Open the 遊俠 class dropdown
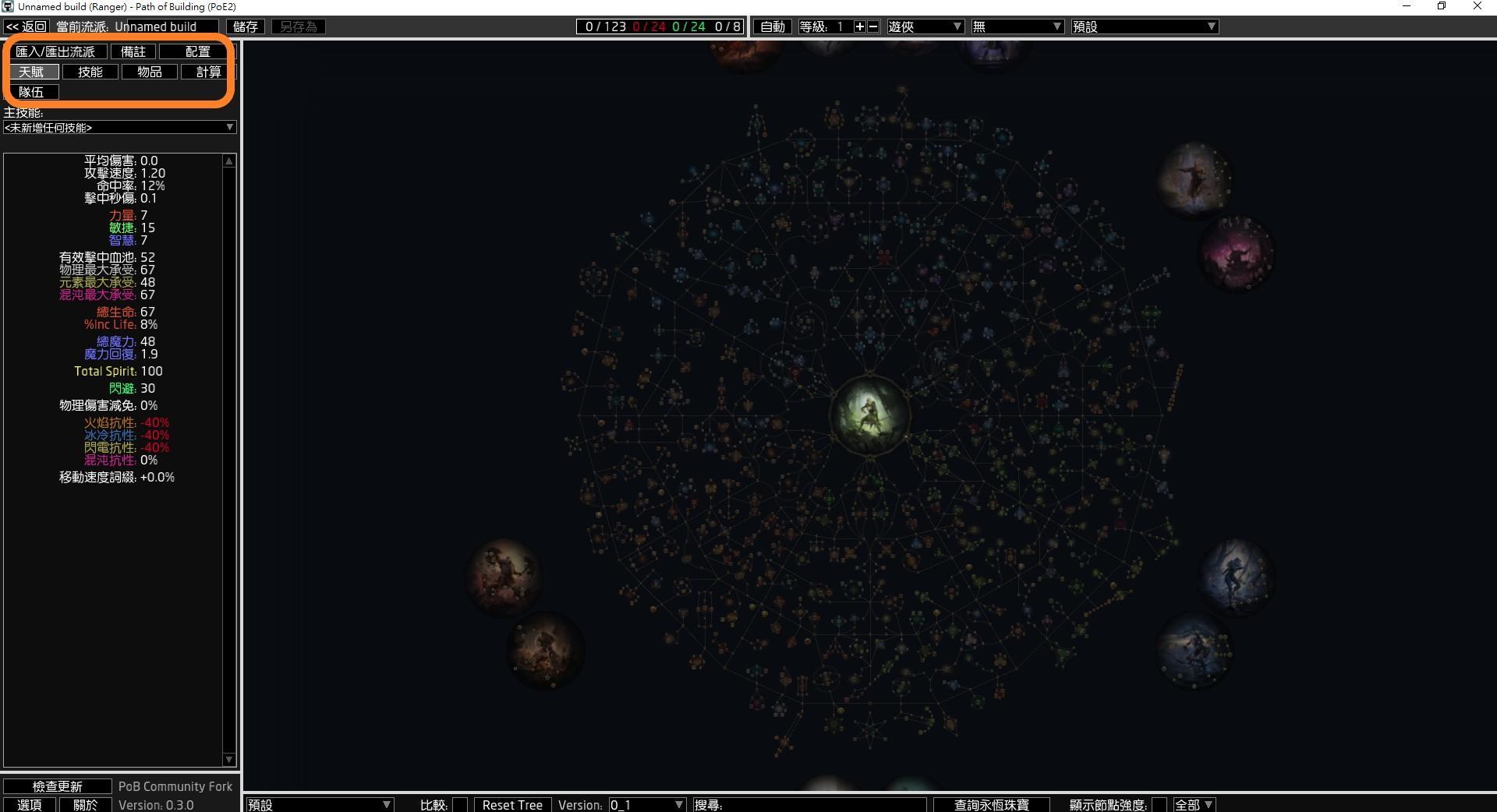 (x=925, y=26)
